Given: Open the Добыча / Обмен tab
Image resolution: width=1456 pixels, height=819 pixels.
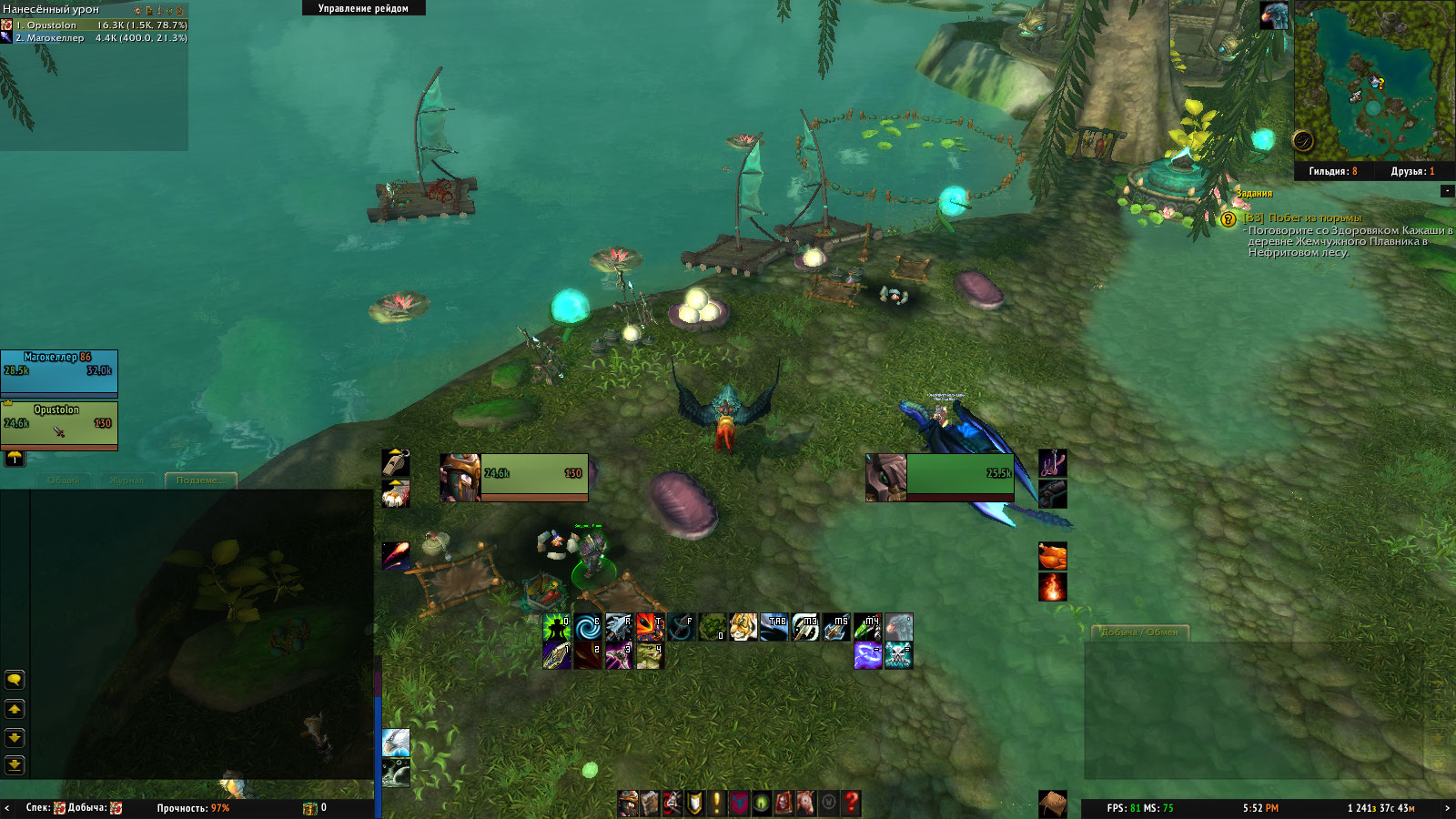Looking at the screenshot, I should click(x=1139, y=632).
